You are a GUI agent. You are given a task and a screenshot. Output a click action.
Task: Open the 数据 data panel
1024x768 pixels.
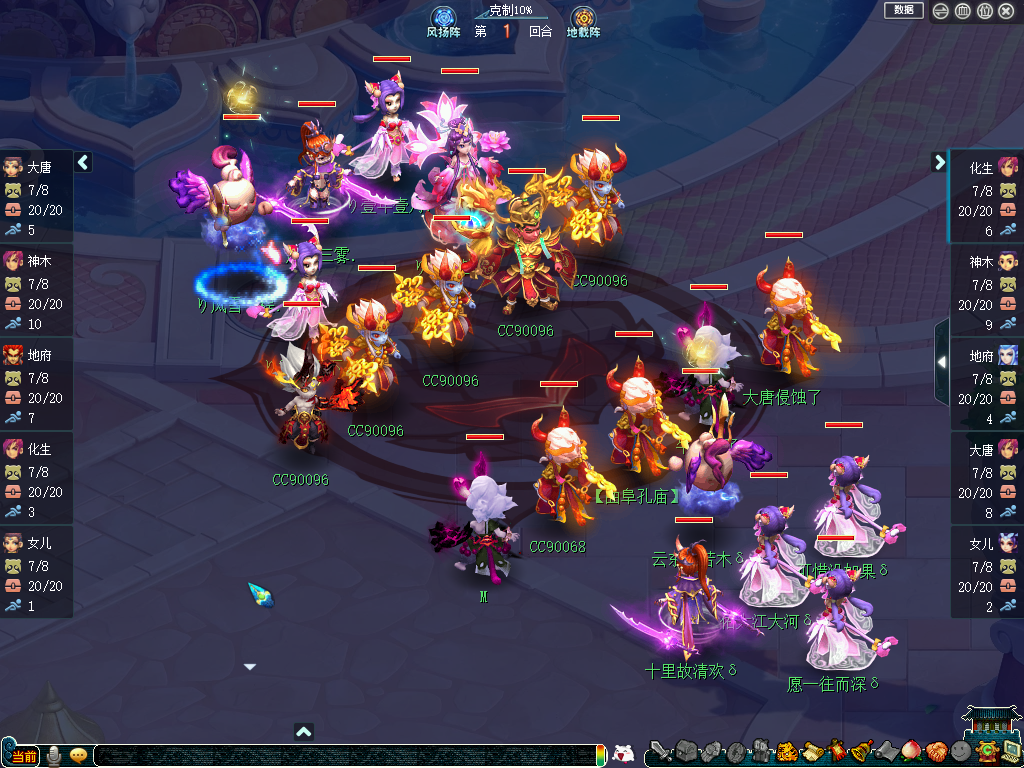tap(904, 10)
